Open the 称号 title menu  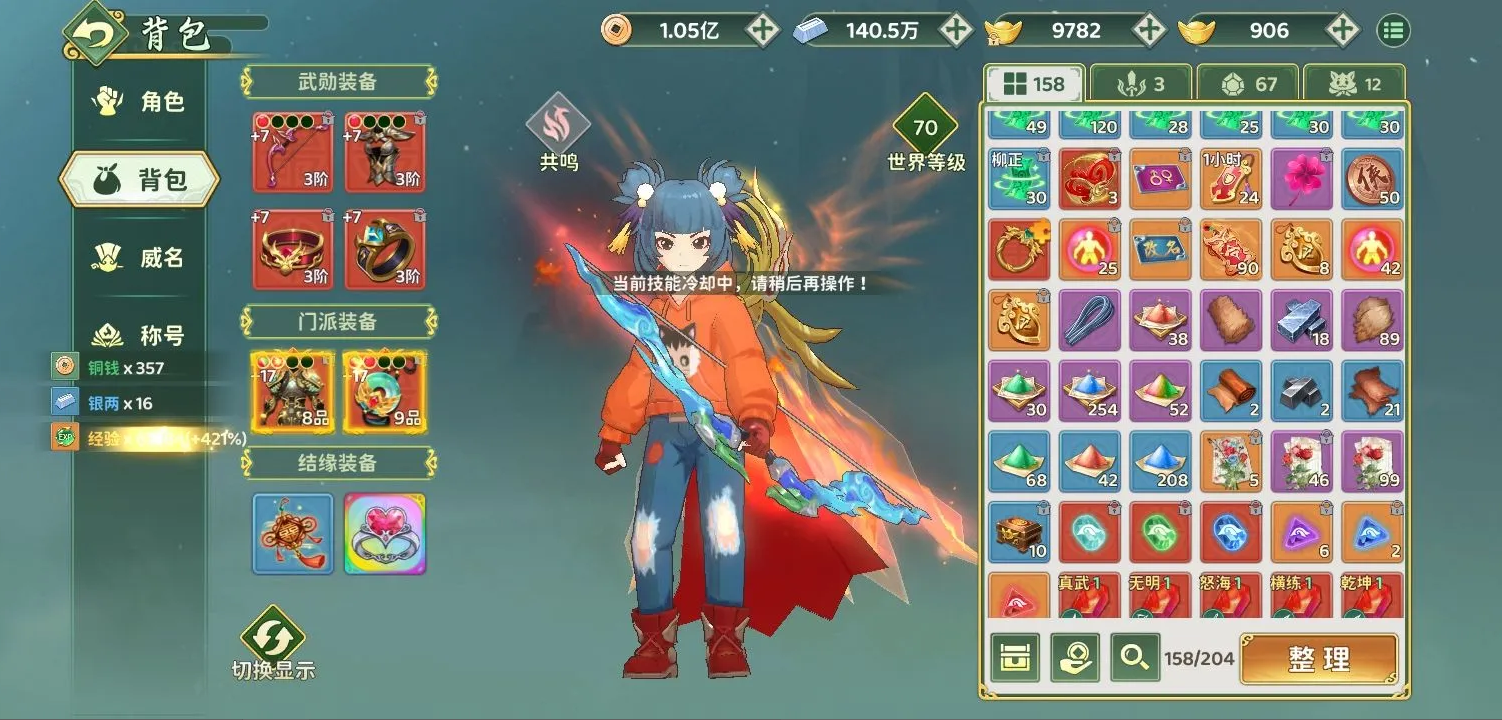140,335
